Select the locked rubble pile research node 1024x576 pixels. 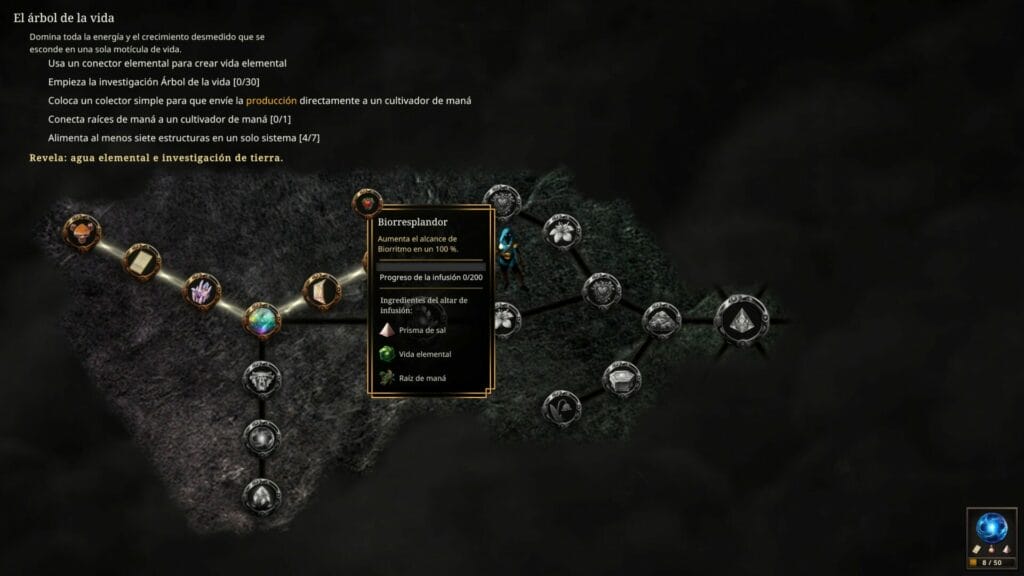[x=661, y=319]
